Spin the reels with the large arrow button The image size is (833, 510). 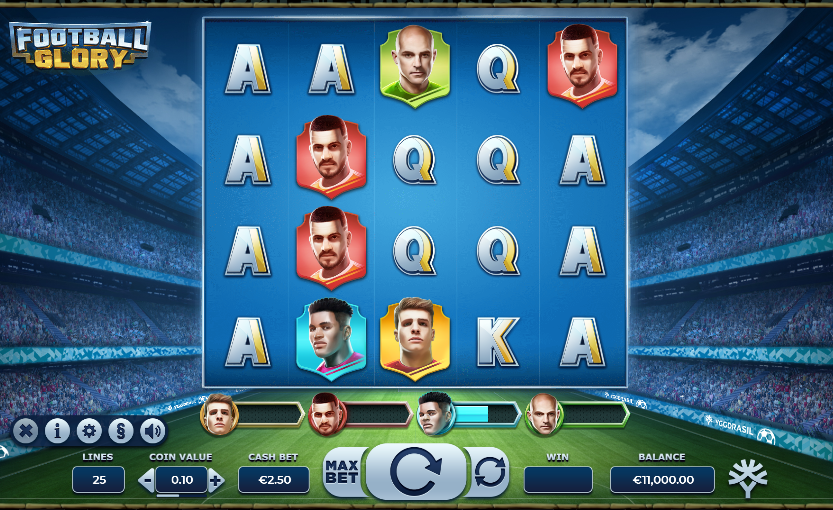coord(415,472)
